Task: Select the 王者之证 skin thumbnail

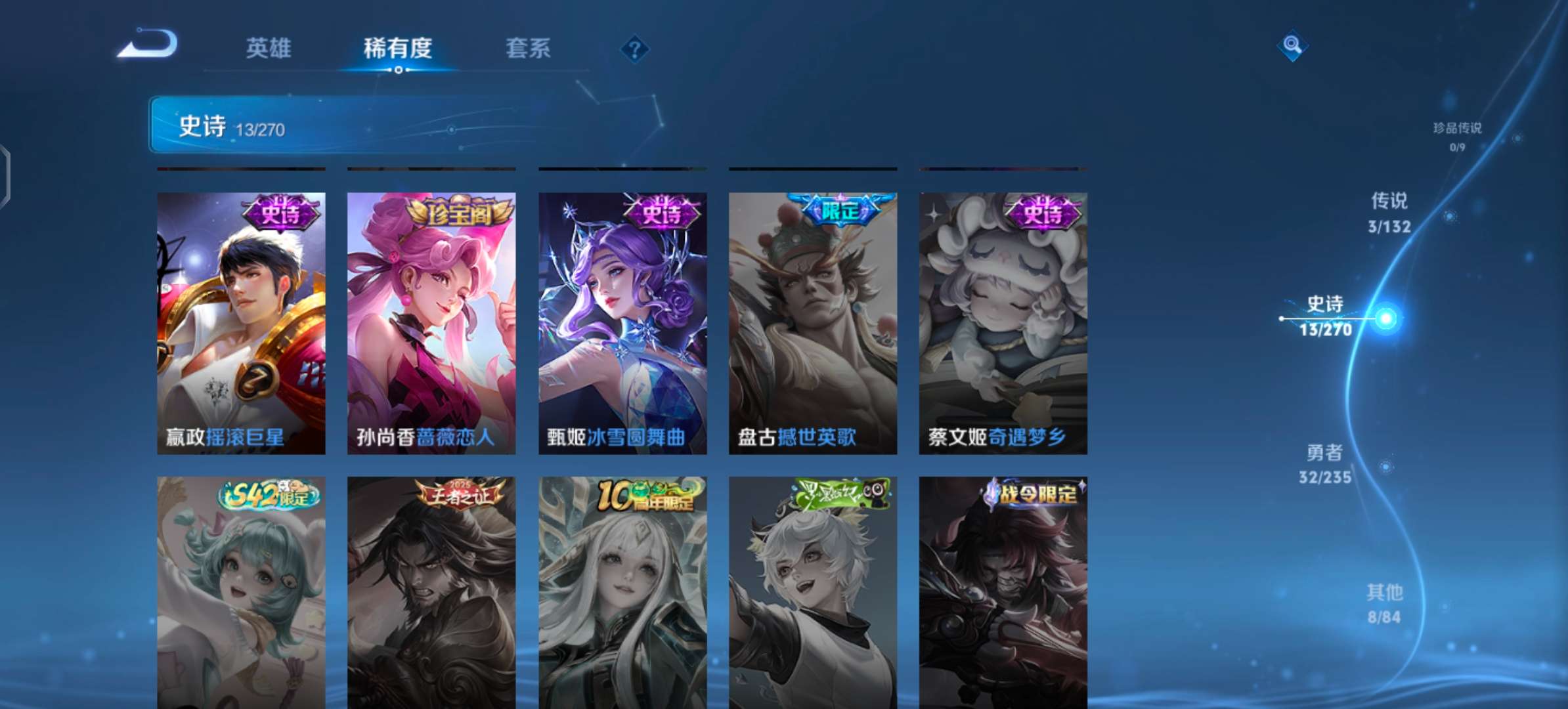Action: (x=431, y=591)
